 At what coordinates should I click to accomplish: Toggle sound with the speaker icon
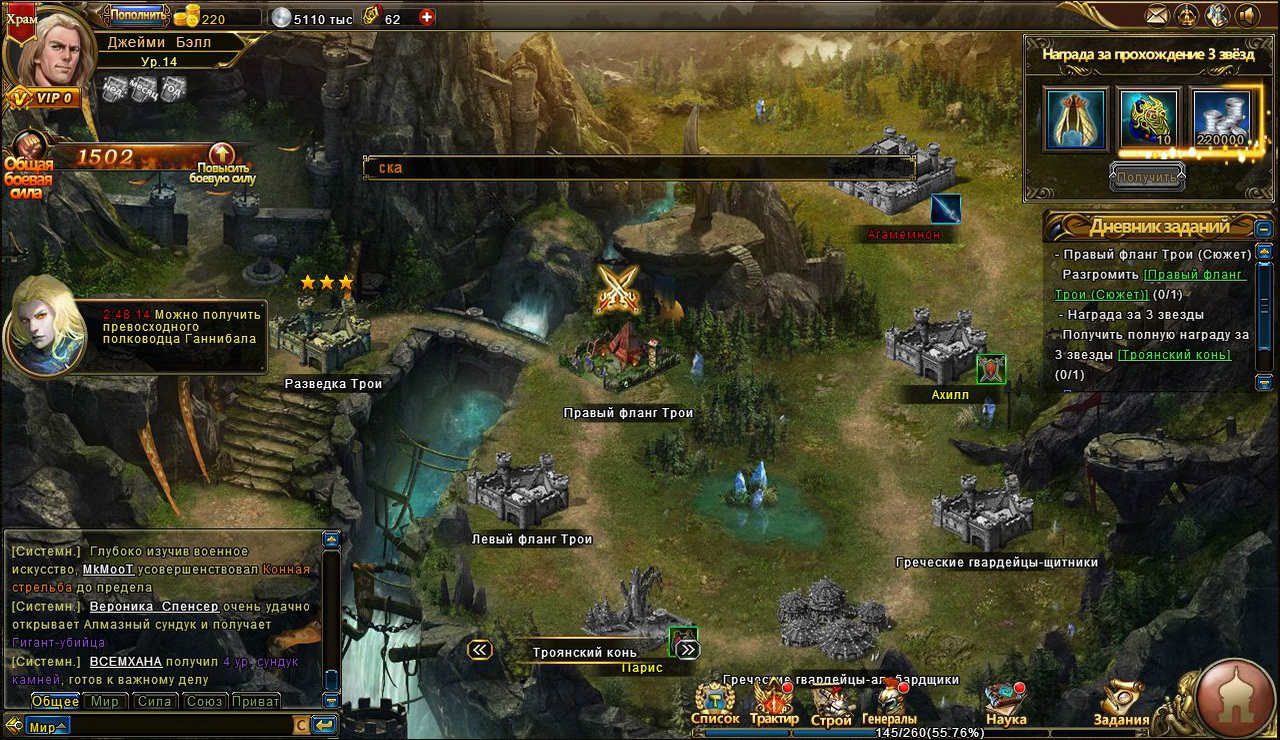click(x=1246, y=15)
